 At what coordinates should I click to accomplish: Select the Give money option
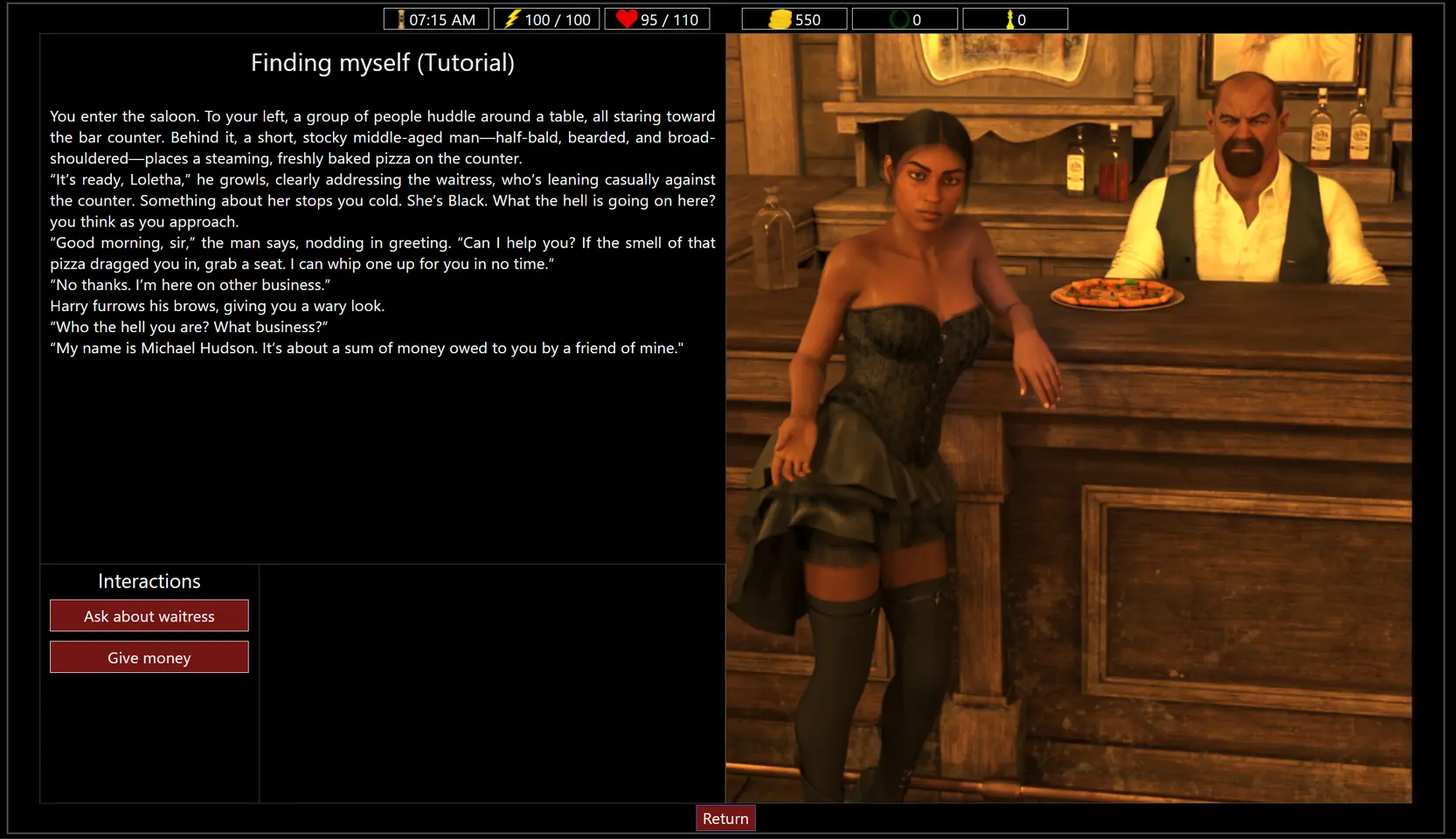(x=149, y=657)
